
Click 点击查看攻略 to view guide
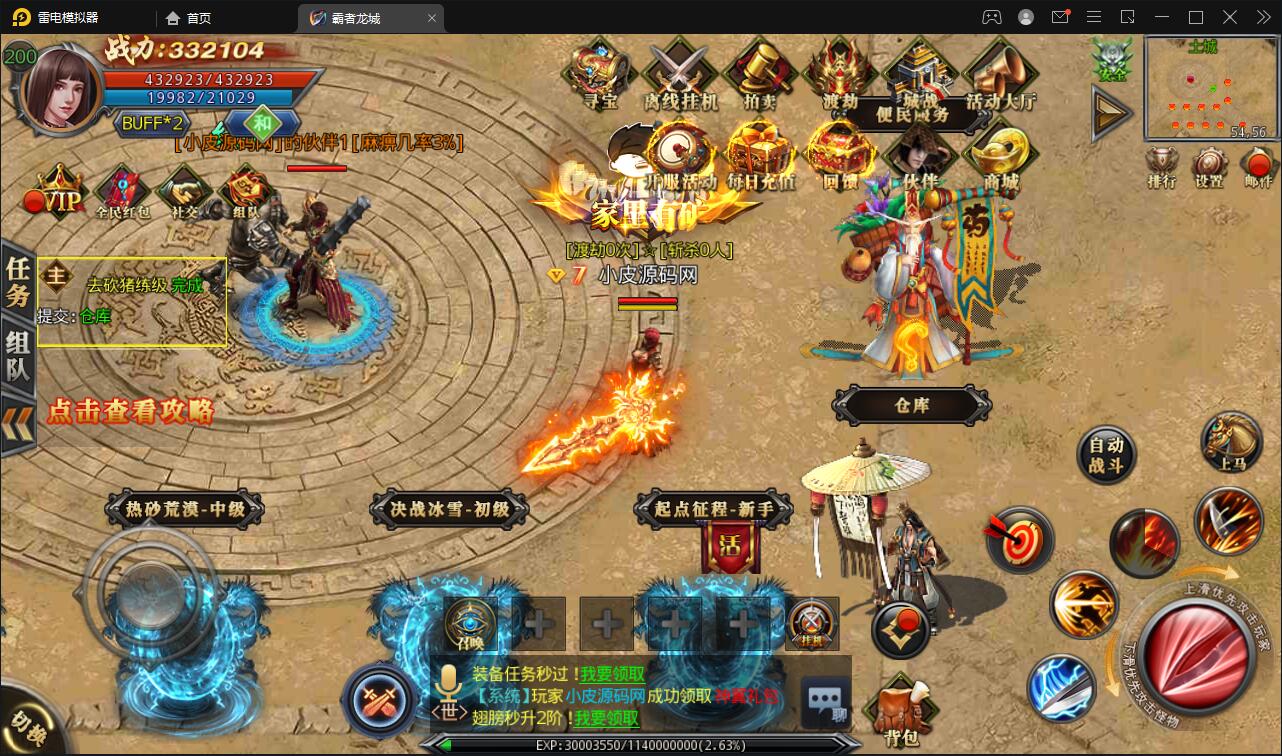pos(130,410)
